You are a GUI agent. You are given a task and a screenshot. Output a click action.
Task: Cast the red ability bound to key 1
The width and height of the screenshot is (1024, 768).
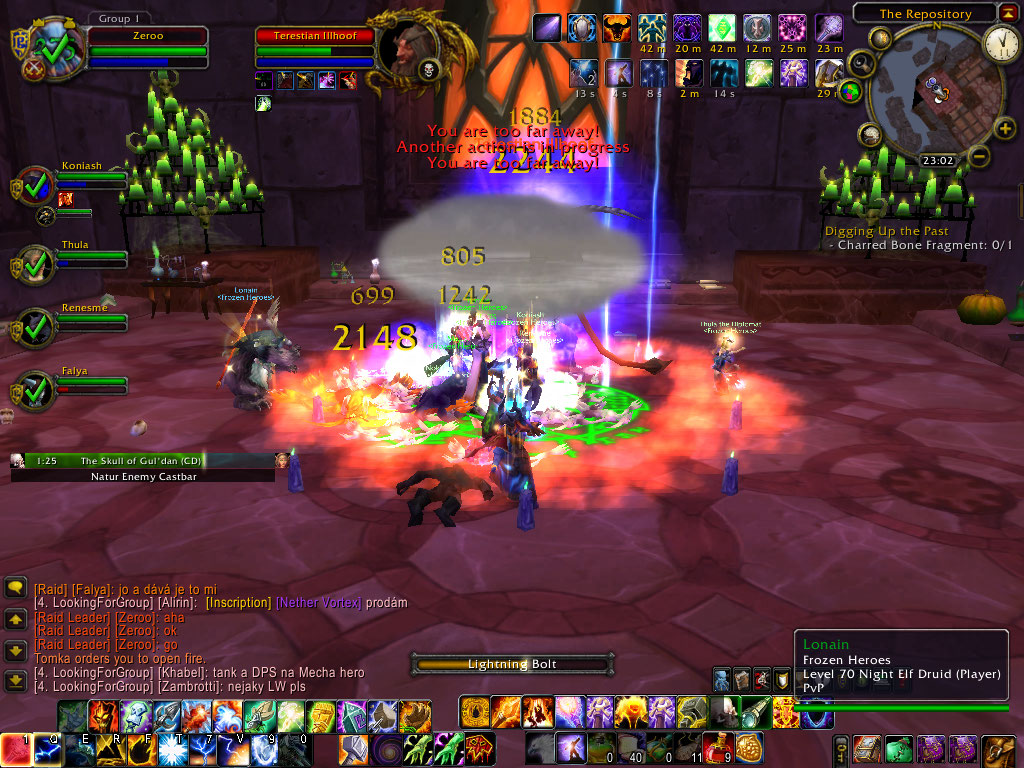pos(15,748)
